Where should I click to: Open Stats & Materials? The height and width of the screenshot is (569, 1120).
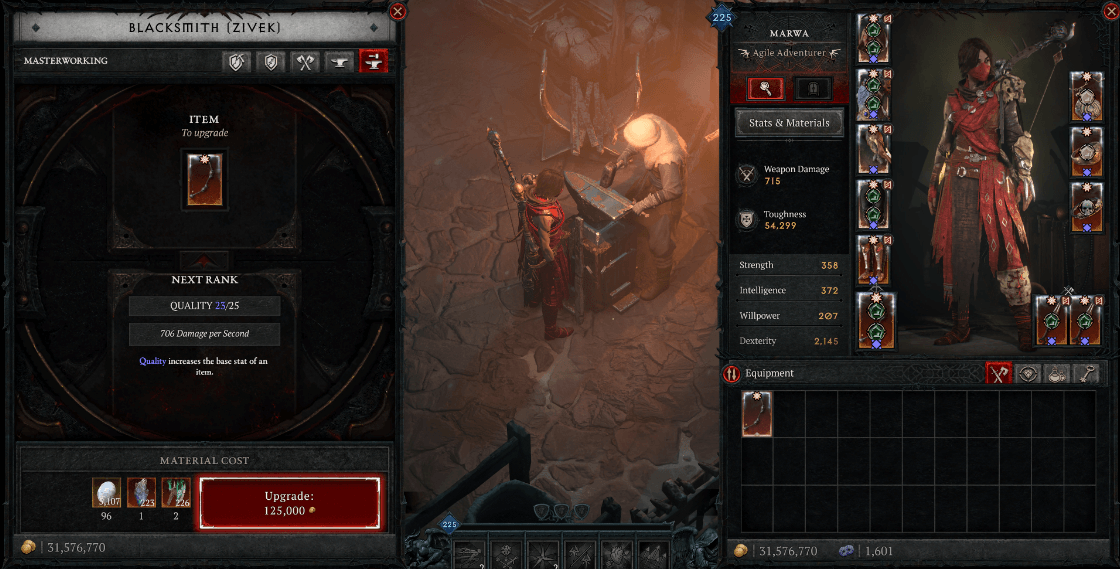tap(789, 123)
